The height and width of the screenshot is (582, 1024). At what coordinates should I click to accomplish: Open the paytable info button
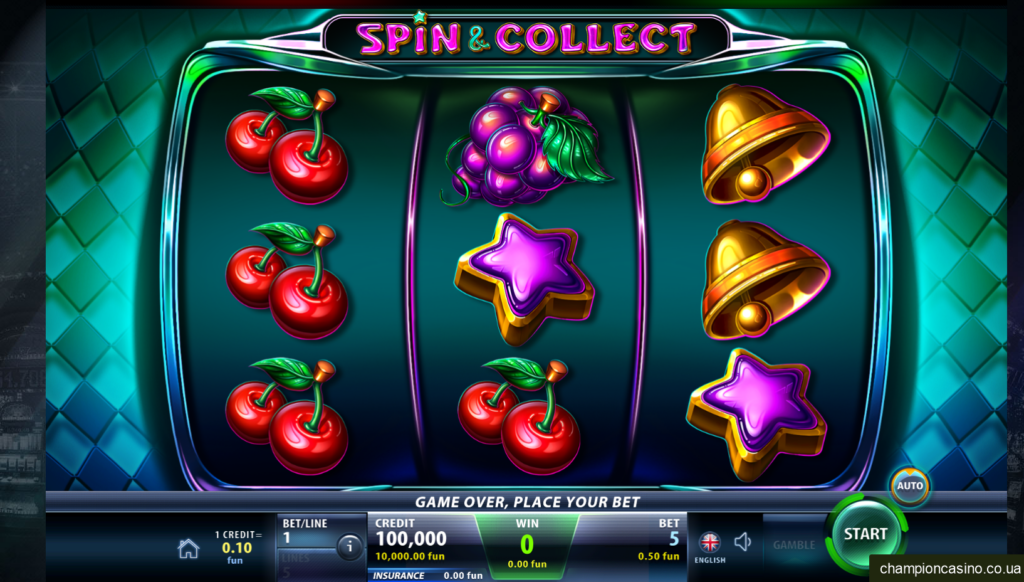[x=349, y=547]
